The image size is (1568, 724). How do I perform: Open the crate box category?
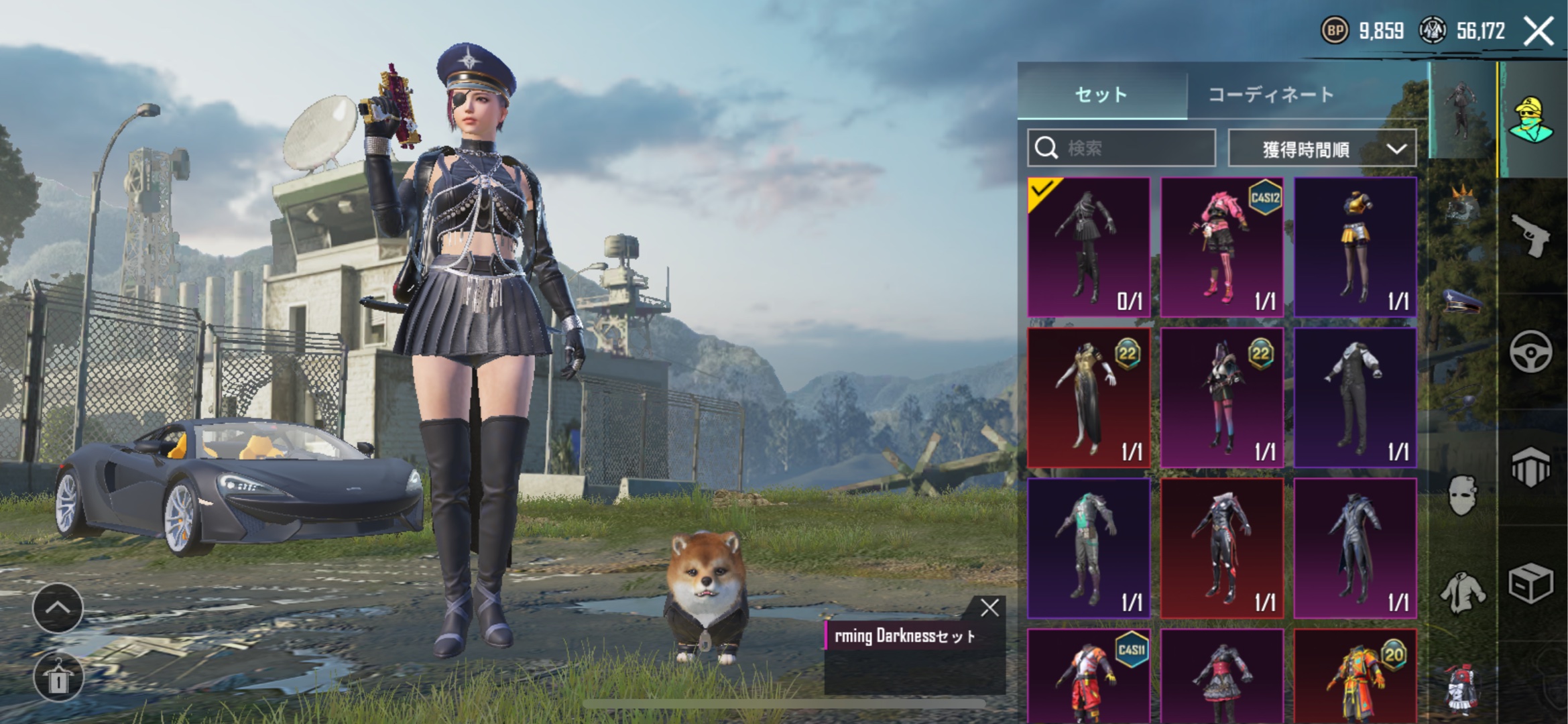pyautogui.click(x=1531, y=583)
